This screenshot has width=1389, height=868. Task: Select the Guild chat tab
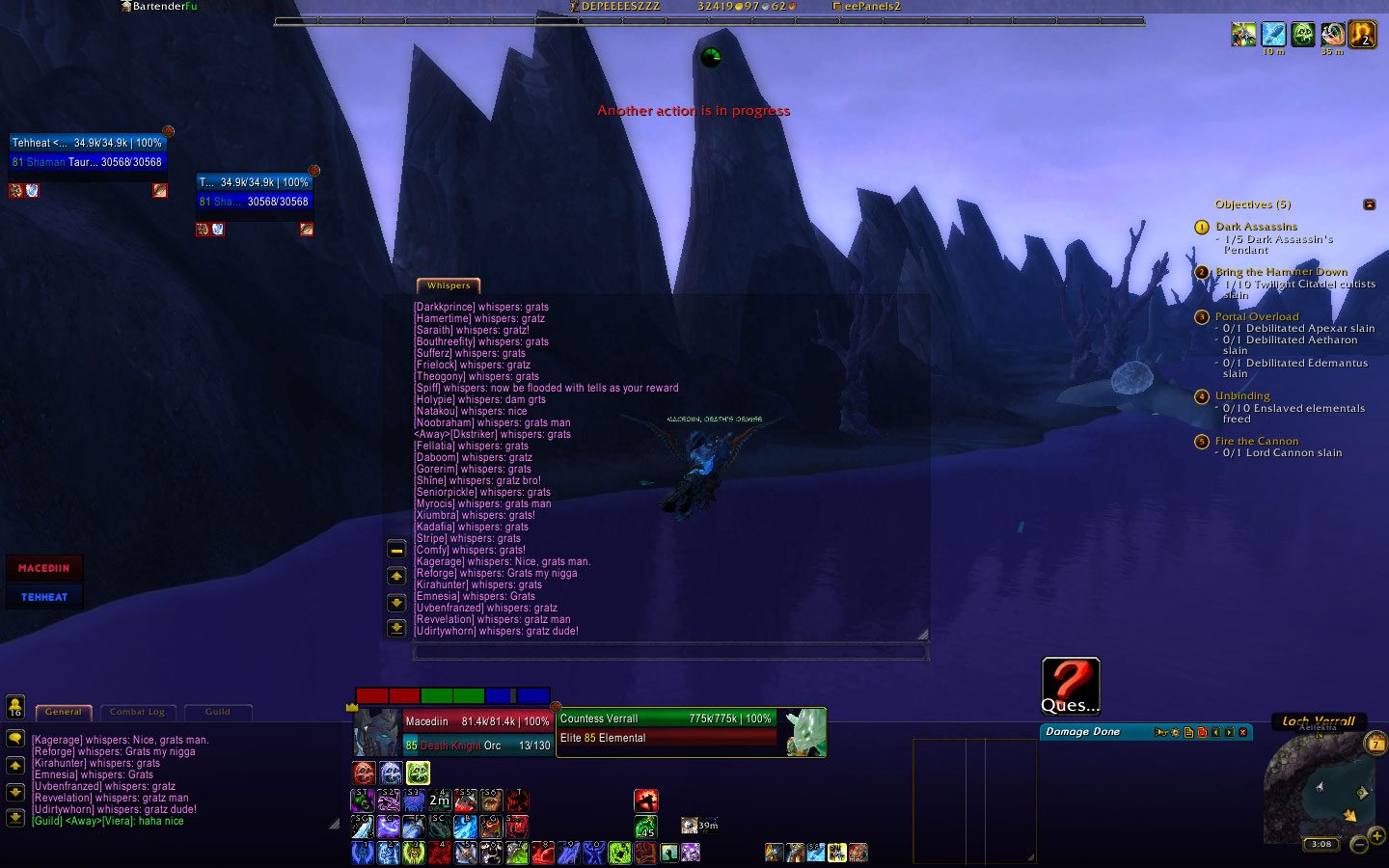point(218,713)
